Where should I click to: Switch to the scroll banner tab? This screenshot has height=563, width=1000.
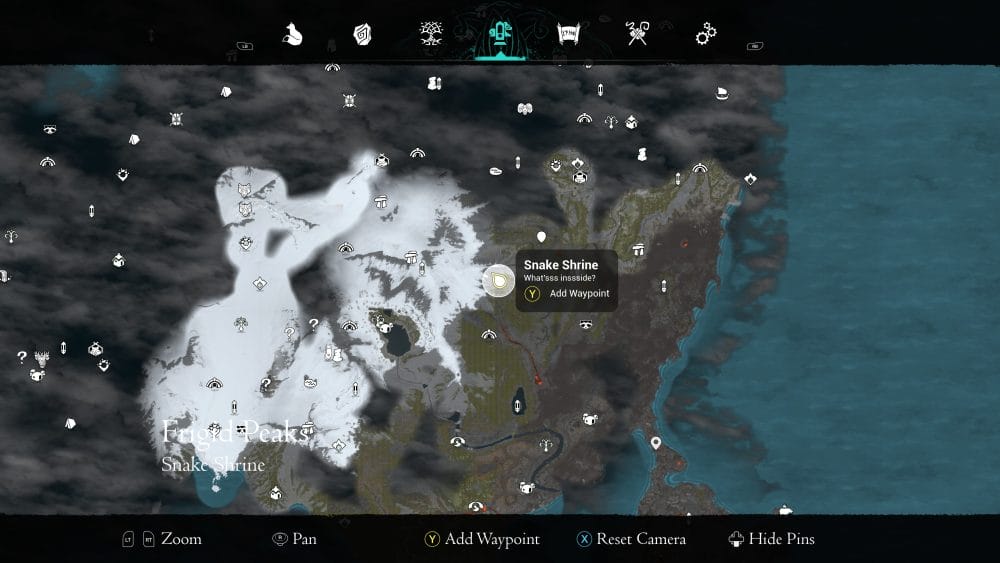tap(568, 34)
